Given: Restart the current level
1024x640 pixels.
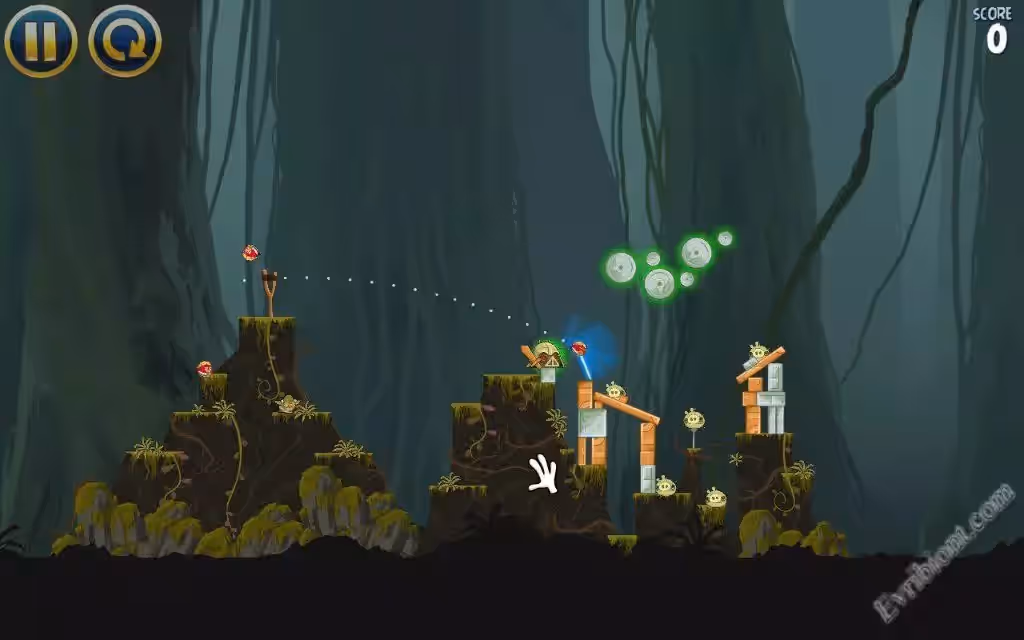Looking at the screenshot, I should 125,41.
